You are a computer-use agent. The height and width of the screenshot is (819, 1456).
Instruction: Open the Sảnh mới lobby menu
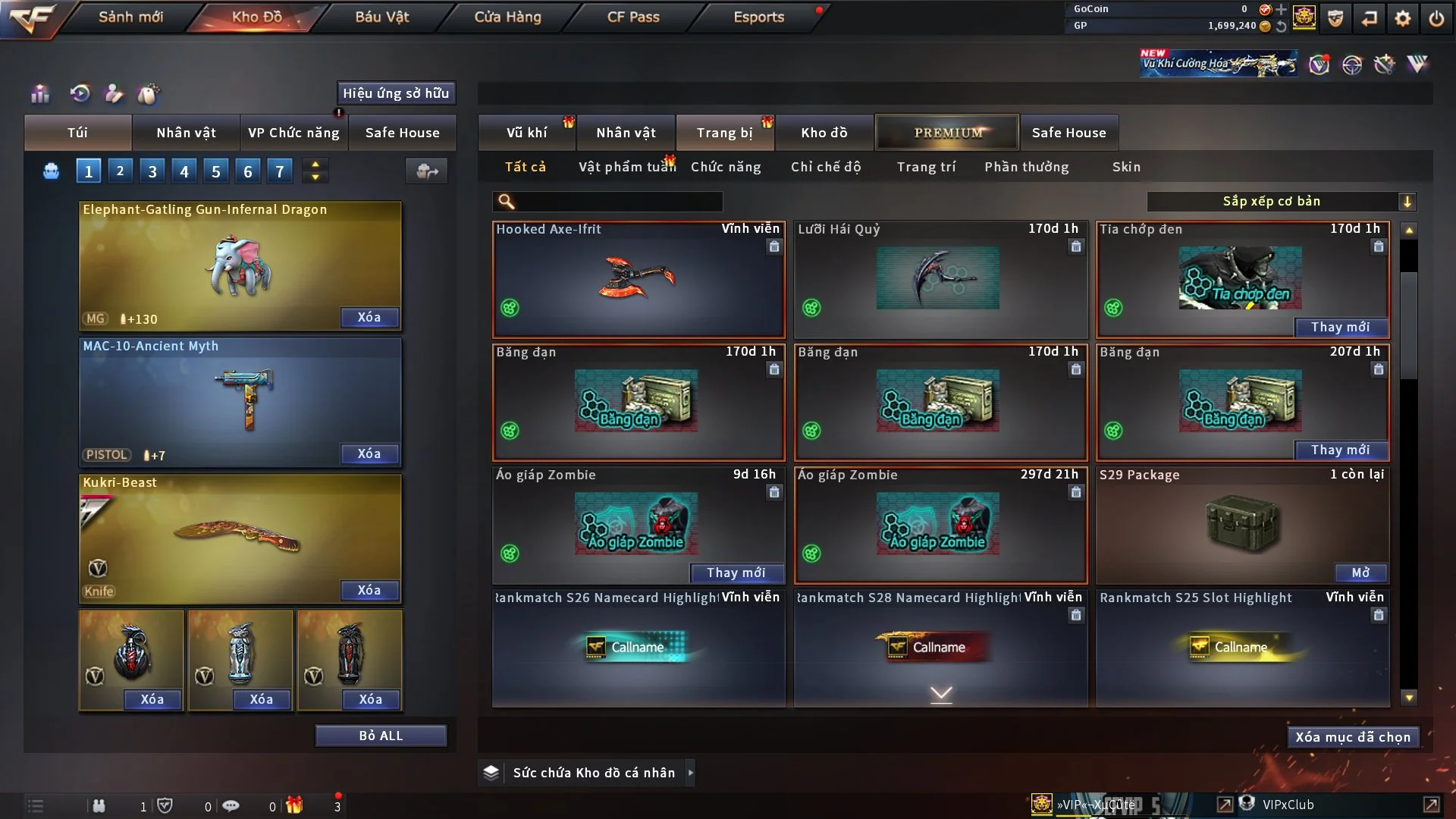pos(130,17)
